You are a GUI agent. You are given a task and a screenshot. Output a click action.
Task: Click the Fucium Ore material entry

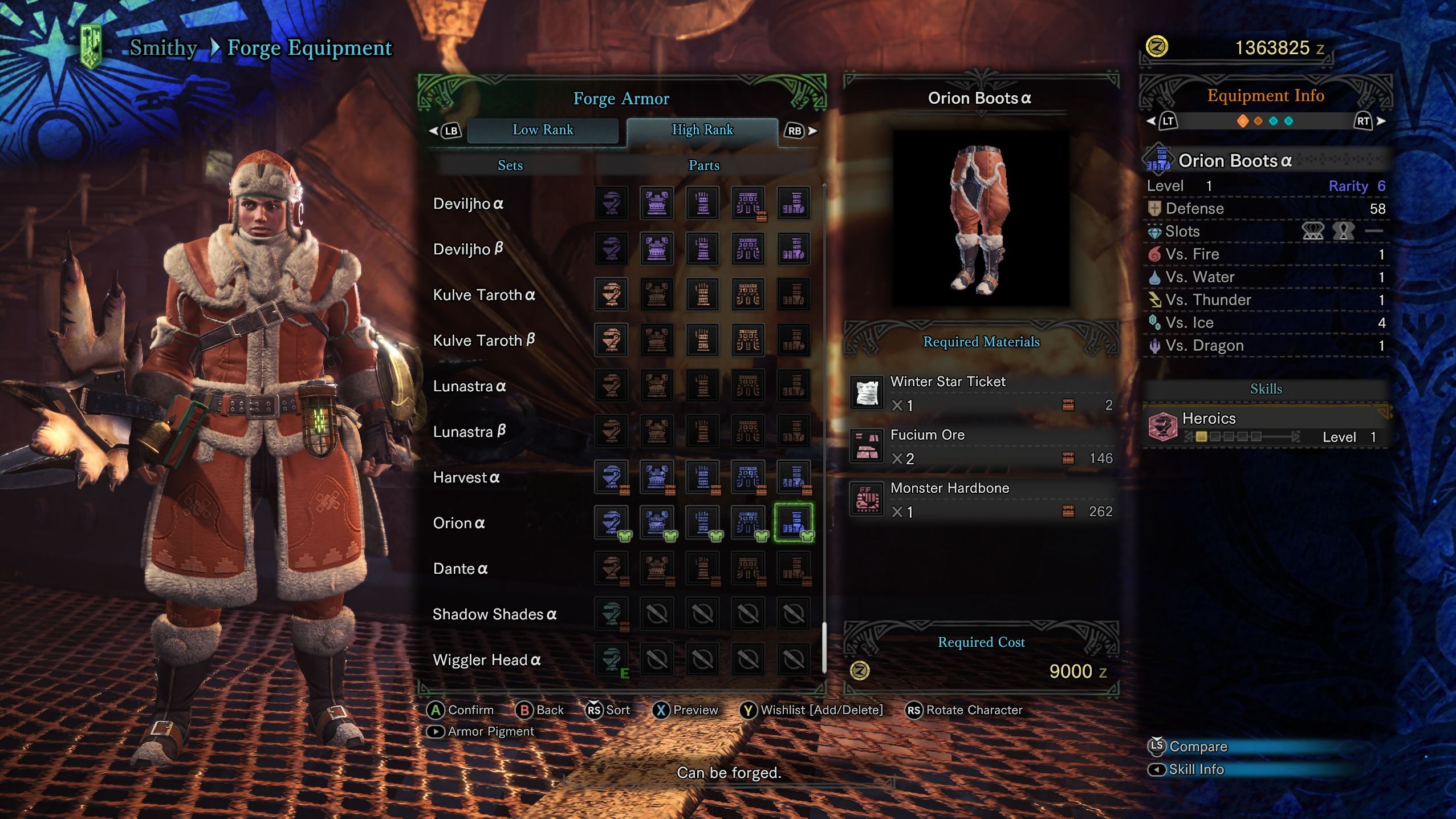[x=981, y=447]
